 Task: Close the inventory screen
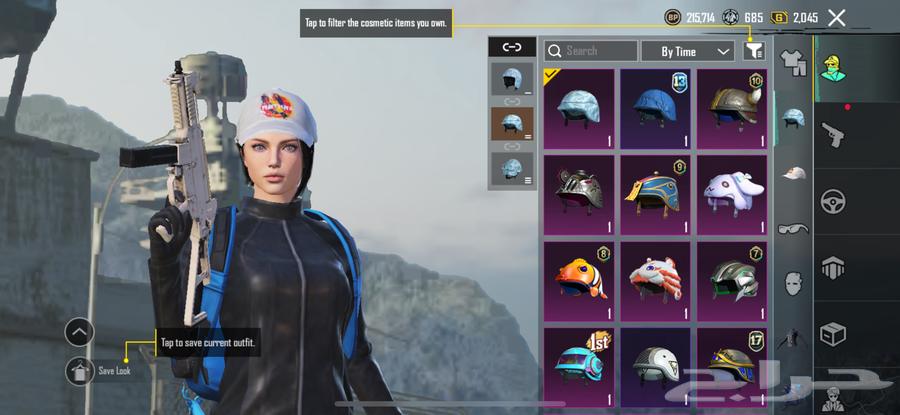pos(837,17)
